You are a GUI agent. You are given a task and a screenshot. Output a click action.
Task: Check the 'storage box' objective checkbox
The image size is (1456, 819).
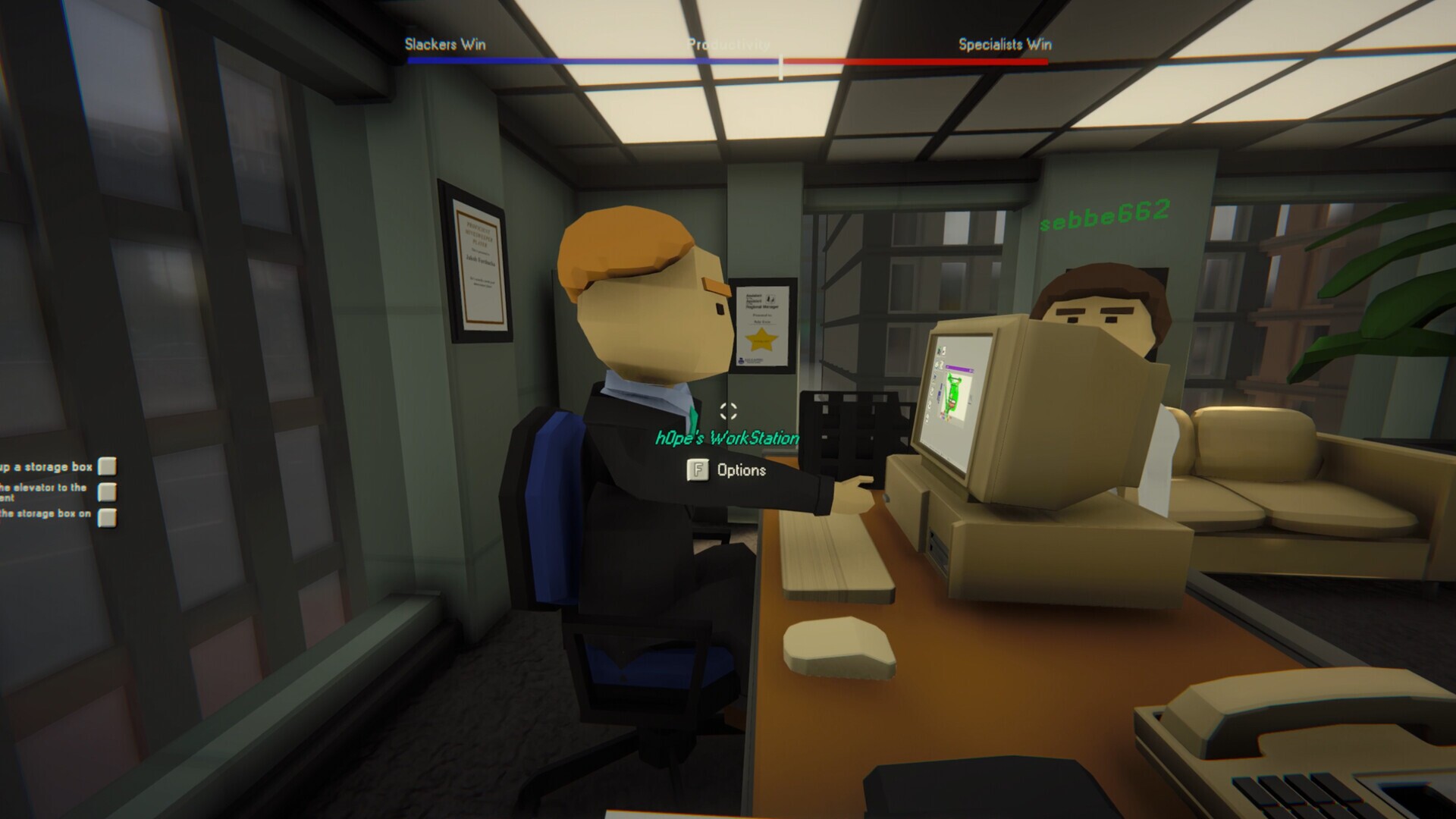pyautogui.click(x=108, y=468)
